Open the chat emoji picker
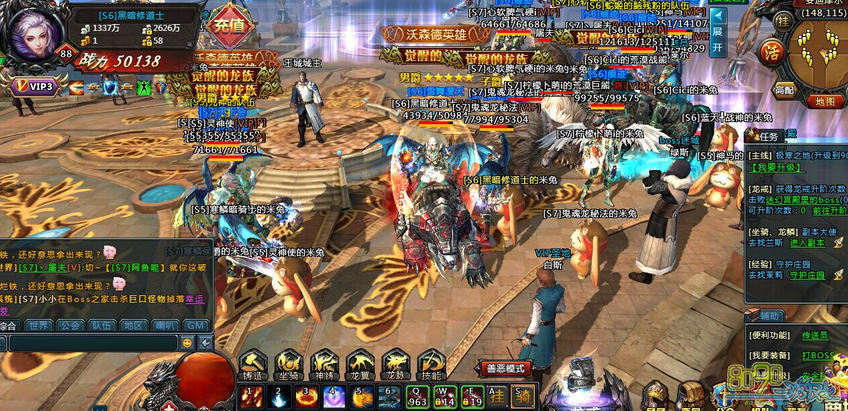Viewport: 848px width, 411px height. click(x=186, y=343)
